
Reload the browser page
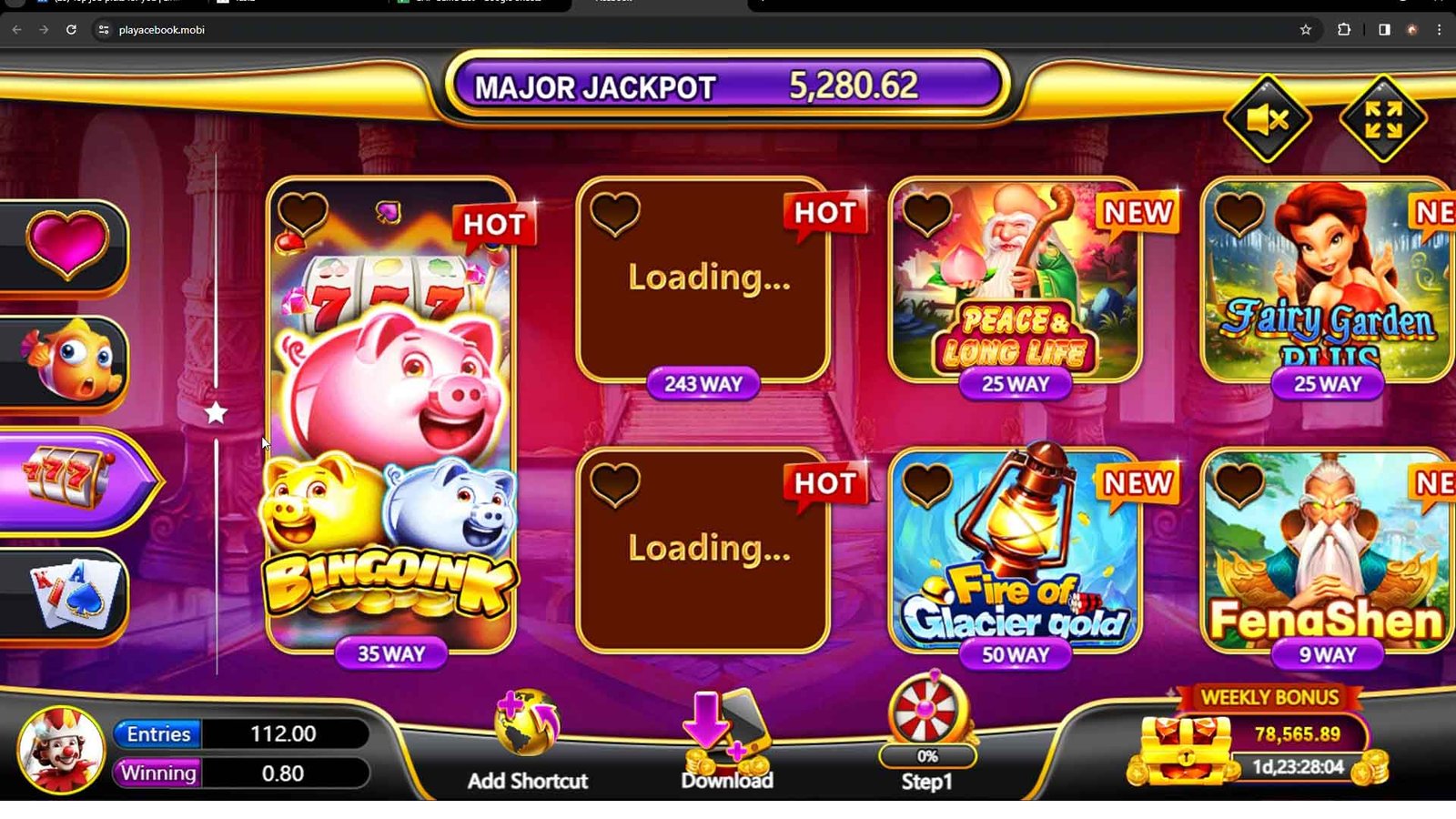(x=71, y=30)
